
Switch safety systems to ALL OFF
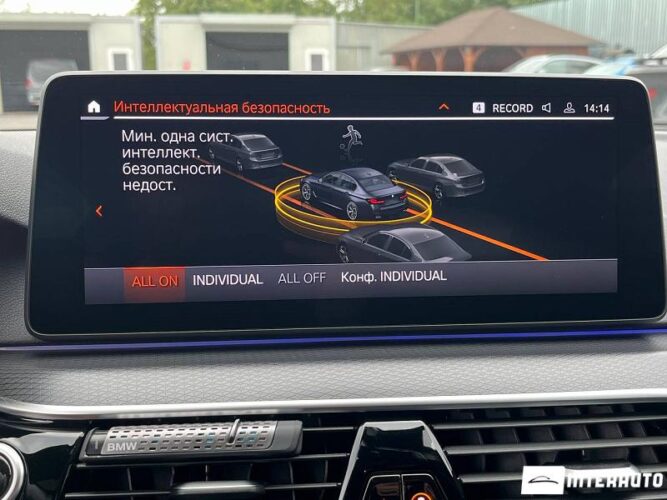tap(301, 278)
